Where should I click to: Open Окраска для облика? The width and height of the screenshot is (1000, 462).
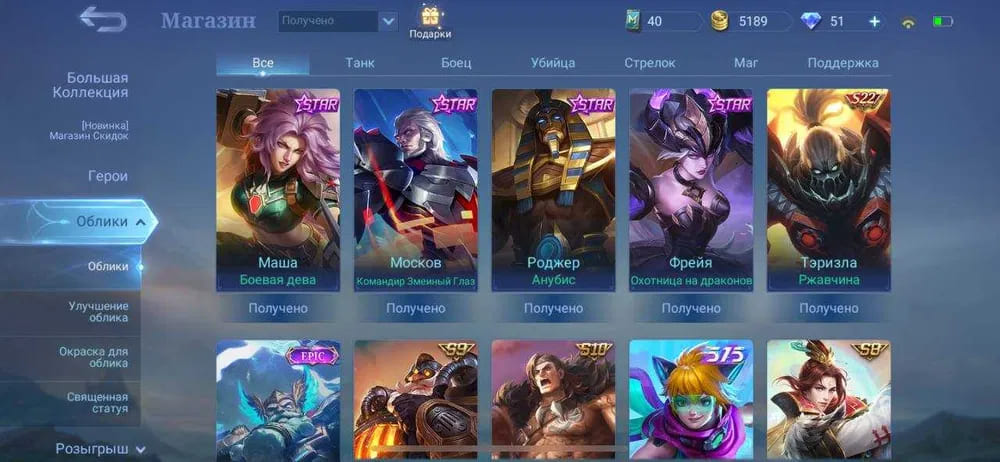[x=98, y=356]
